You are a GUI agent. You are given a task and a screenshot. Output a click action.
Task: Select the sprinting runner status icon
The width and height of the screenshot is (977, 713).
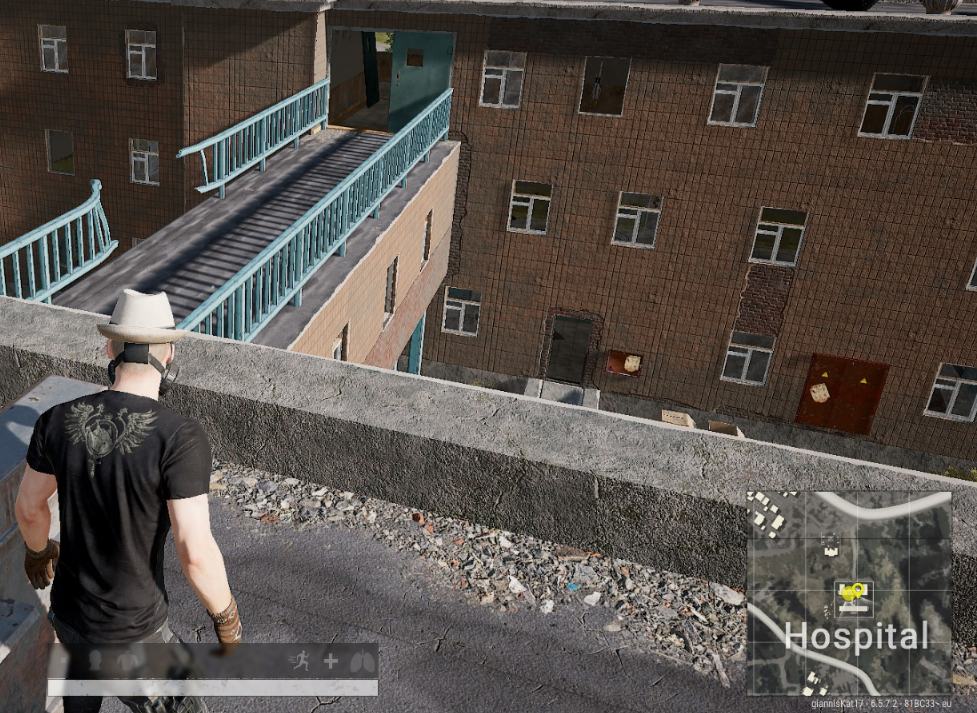pyautogui.click(x=299, y=661)
